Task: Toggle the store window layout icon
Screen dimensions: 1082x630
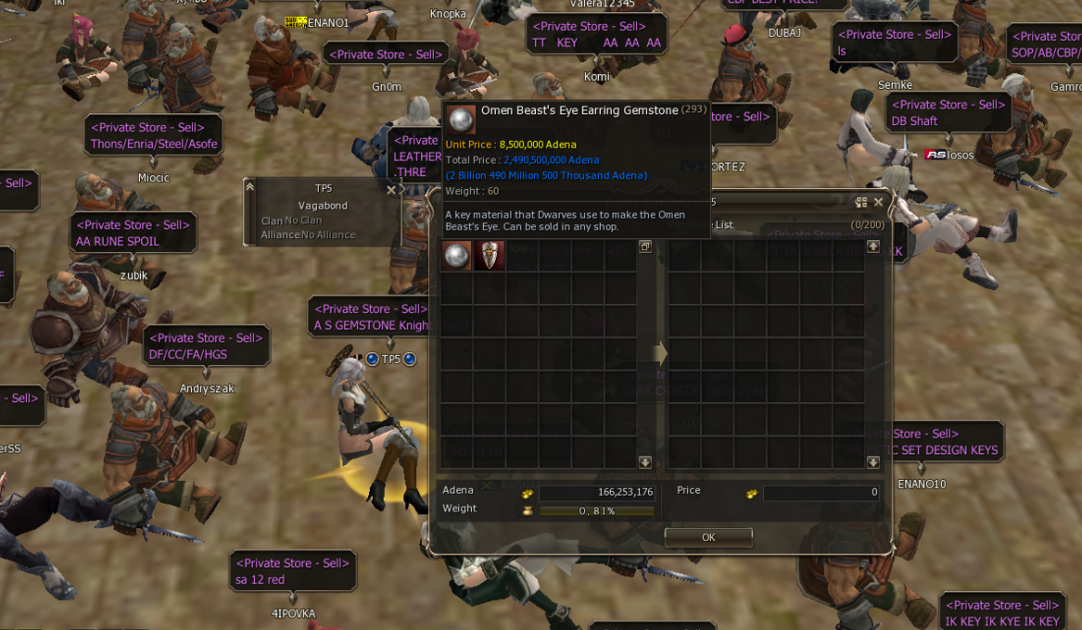Action: click(x=861, y=202)
